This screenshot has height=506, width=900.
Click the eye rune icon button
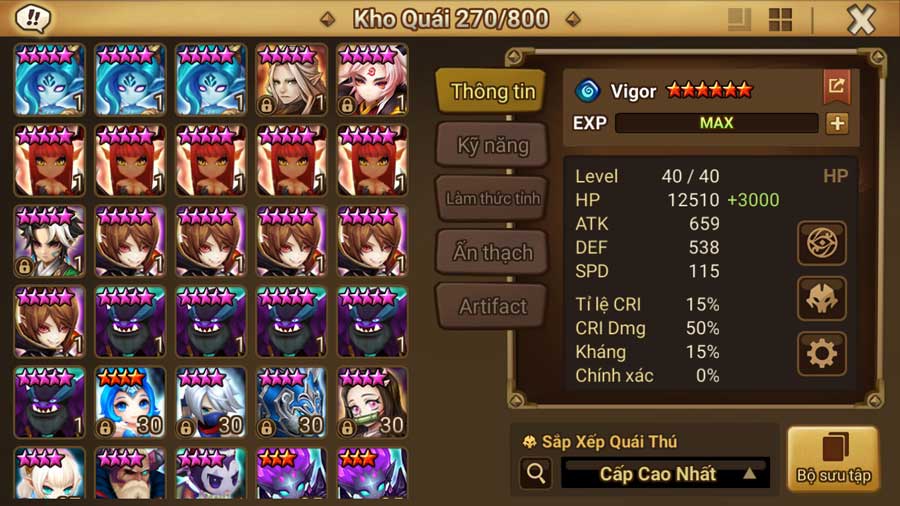pyautogui.click(x=822, y=243)
